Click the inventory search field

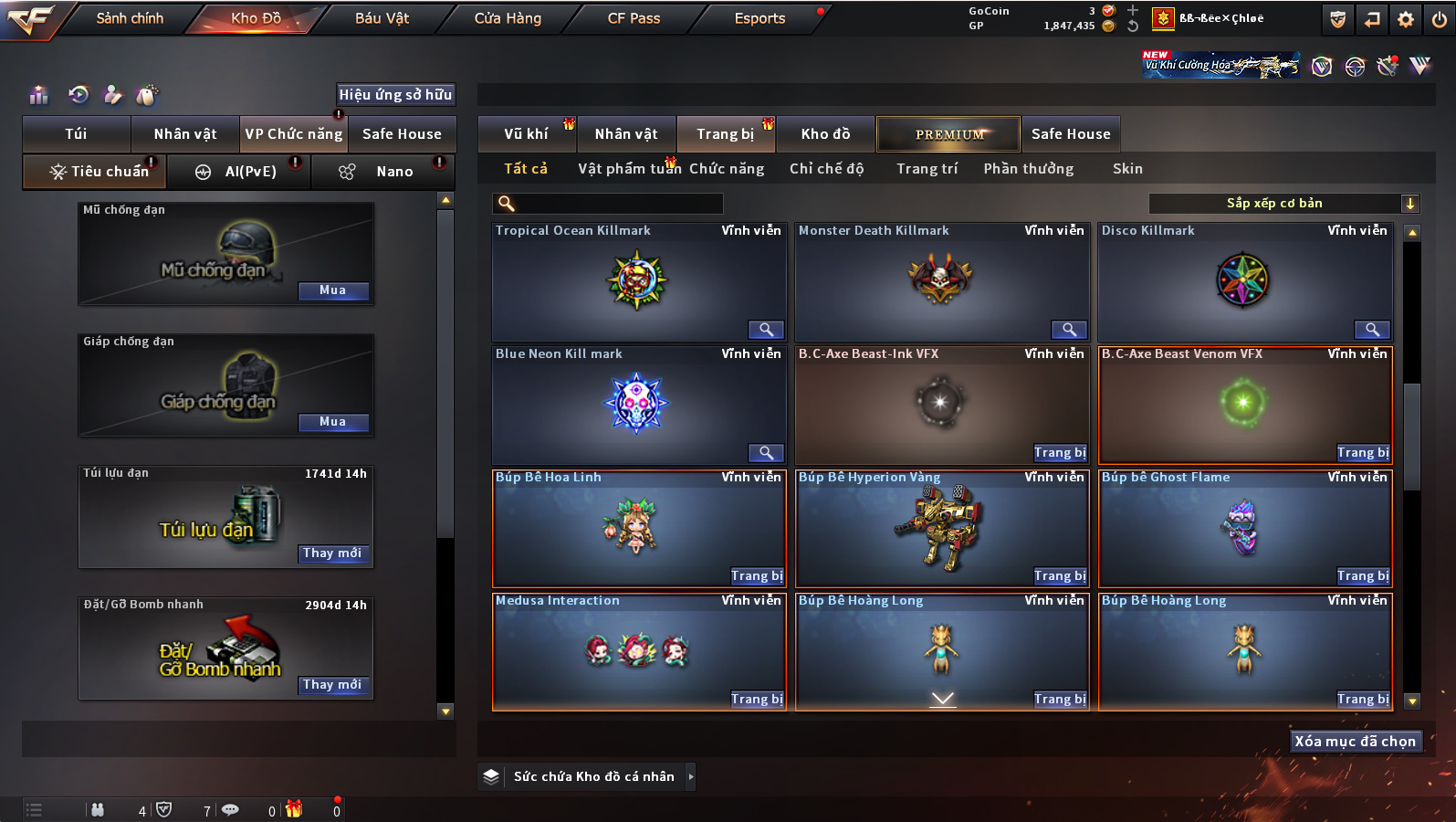coord(608,204)
